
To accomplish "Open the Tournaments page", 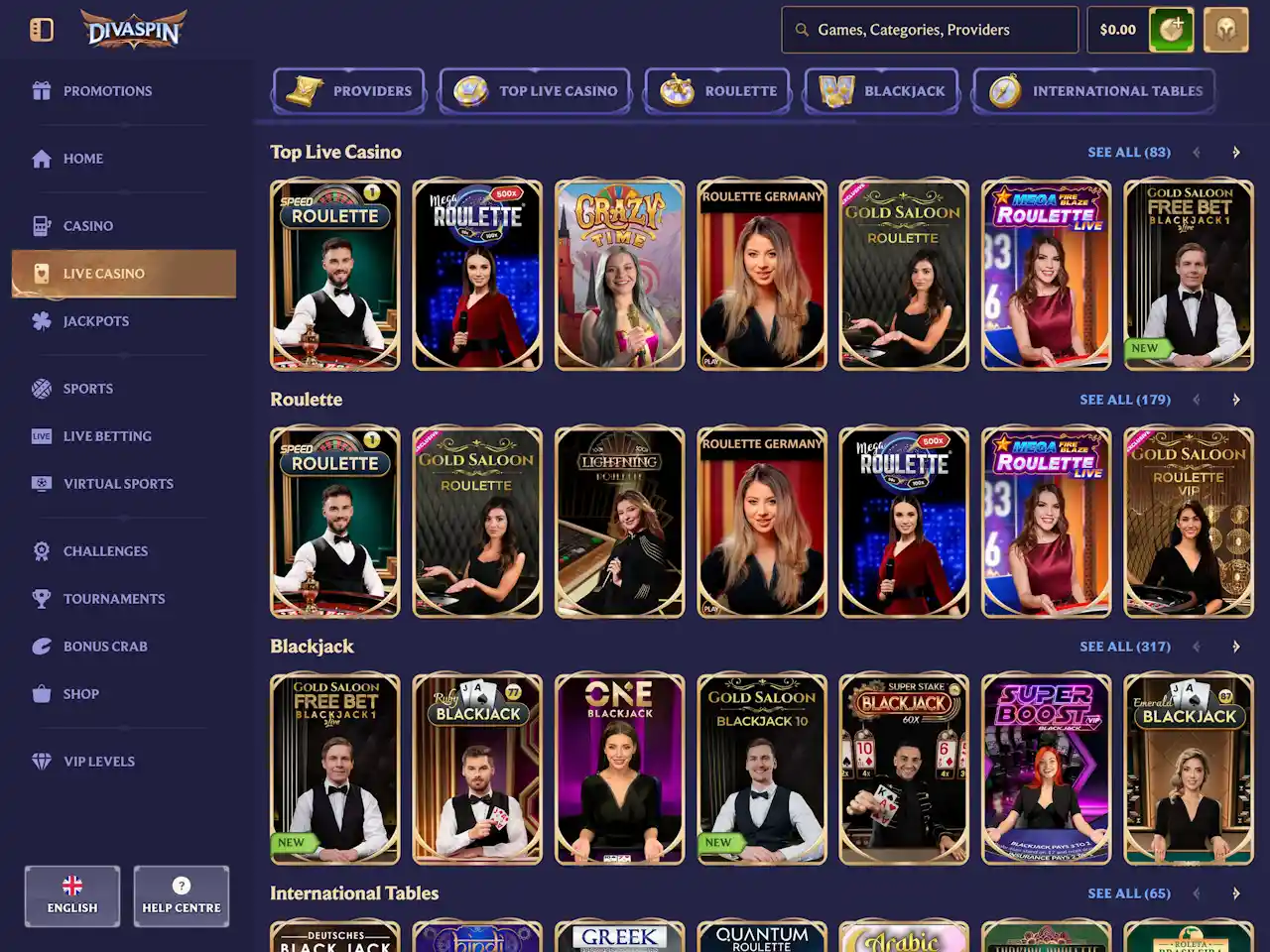I will click(x=113, y=599).
